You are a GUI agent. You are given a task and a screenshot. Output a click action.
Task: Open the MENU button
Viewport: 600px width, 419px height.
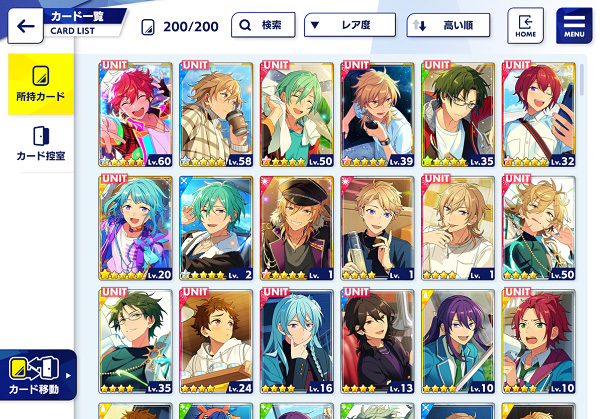[574, 25]
